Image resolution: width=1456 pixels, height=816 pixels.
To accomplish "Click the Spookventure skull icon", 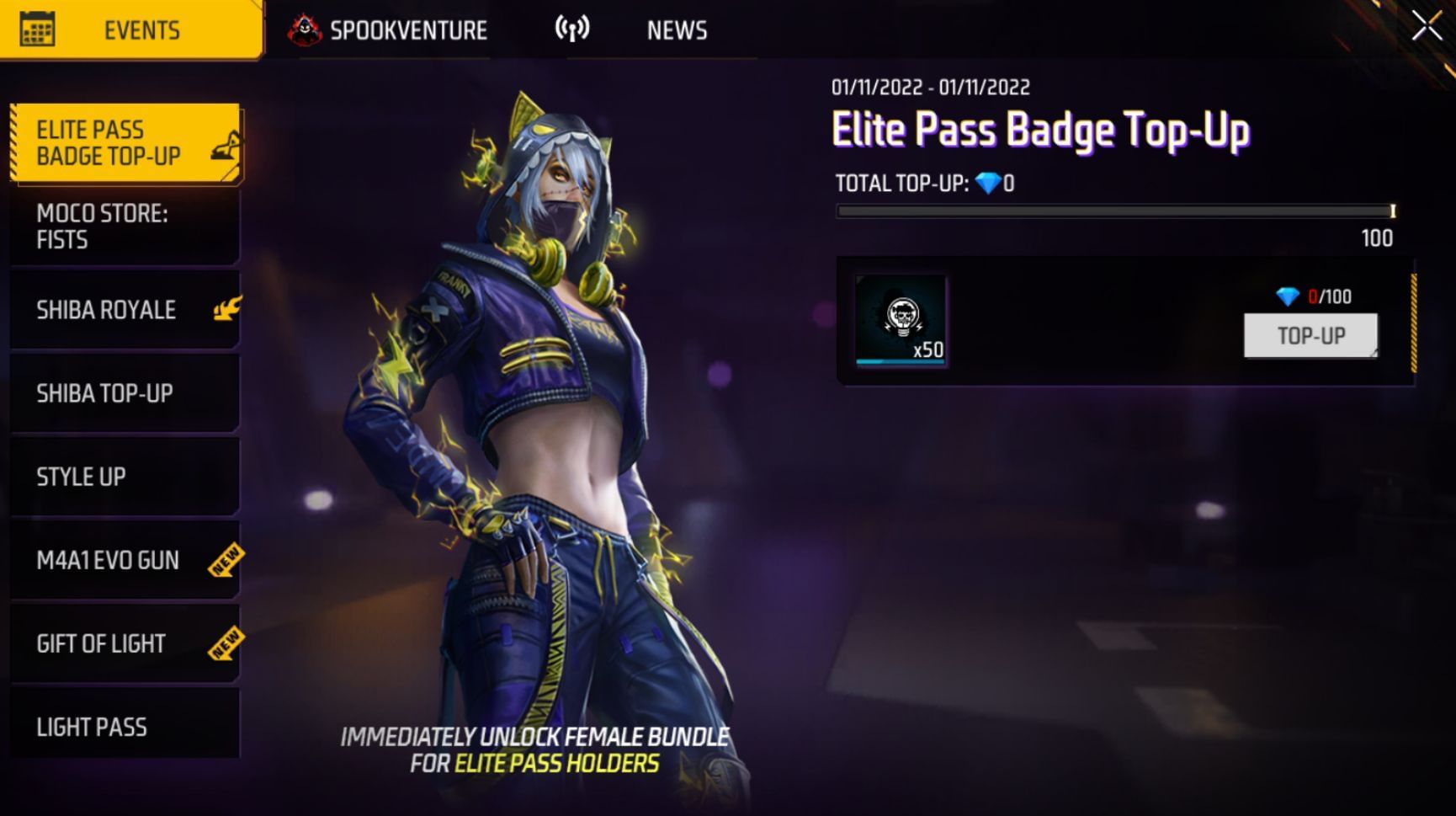I will click(x=306, y=27).
